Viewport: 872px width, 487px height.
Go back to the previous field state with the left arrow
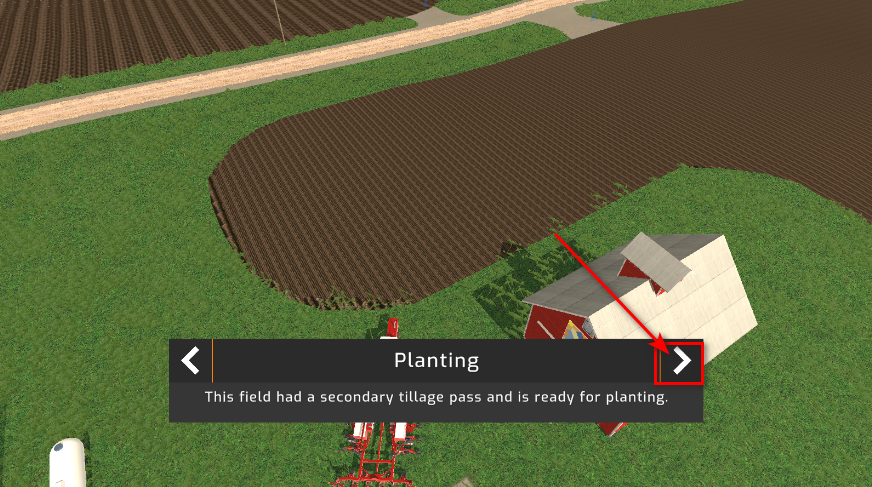pyautogui.click(x=191, y=360)
